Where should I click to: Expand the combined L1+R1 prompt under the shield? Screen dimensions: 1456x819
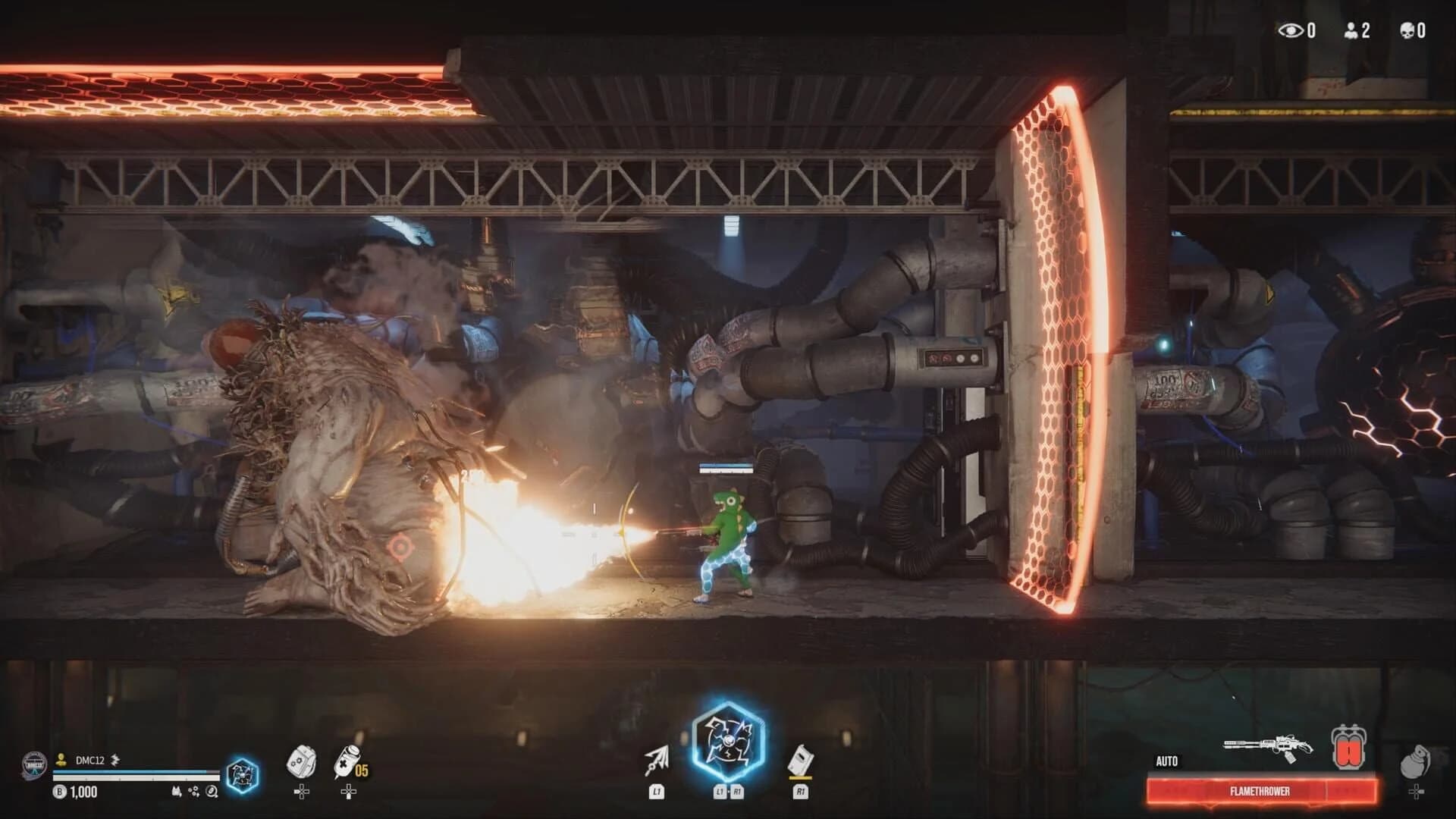coord(728,792)
